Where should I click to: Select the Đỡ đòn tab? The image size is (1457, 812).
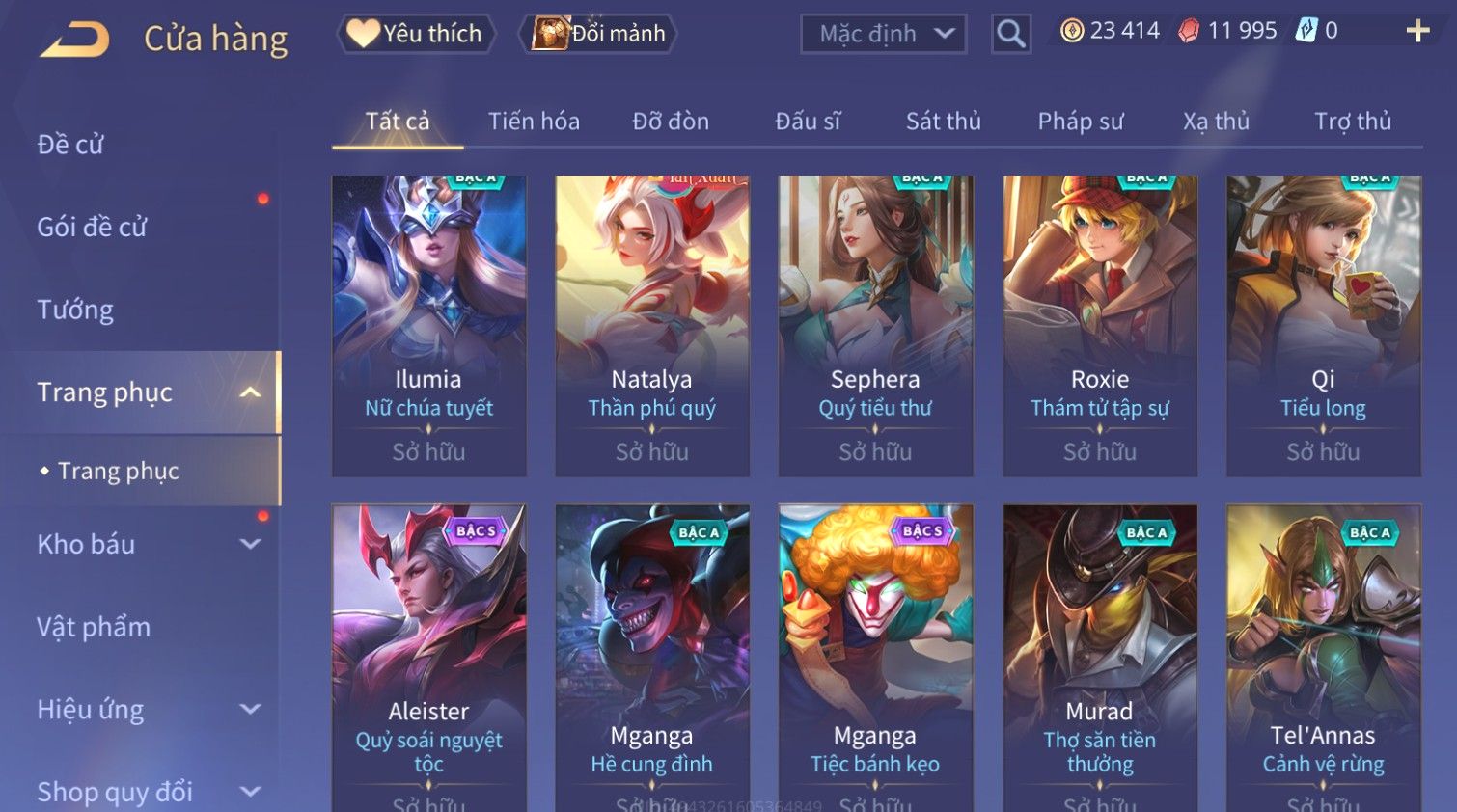click(671, 122)
